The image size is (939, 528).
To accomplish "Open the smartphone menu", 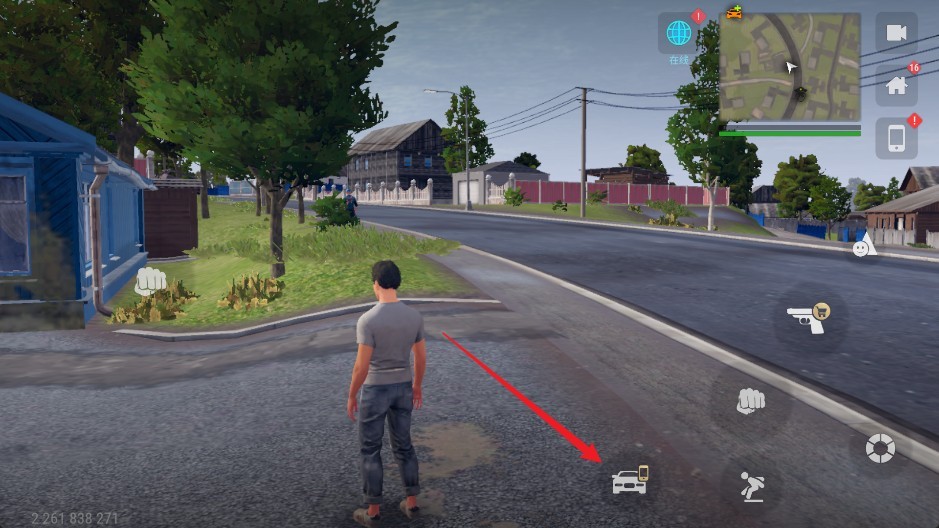I will pos(896,138).
